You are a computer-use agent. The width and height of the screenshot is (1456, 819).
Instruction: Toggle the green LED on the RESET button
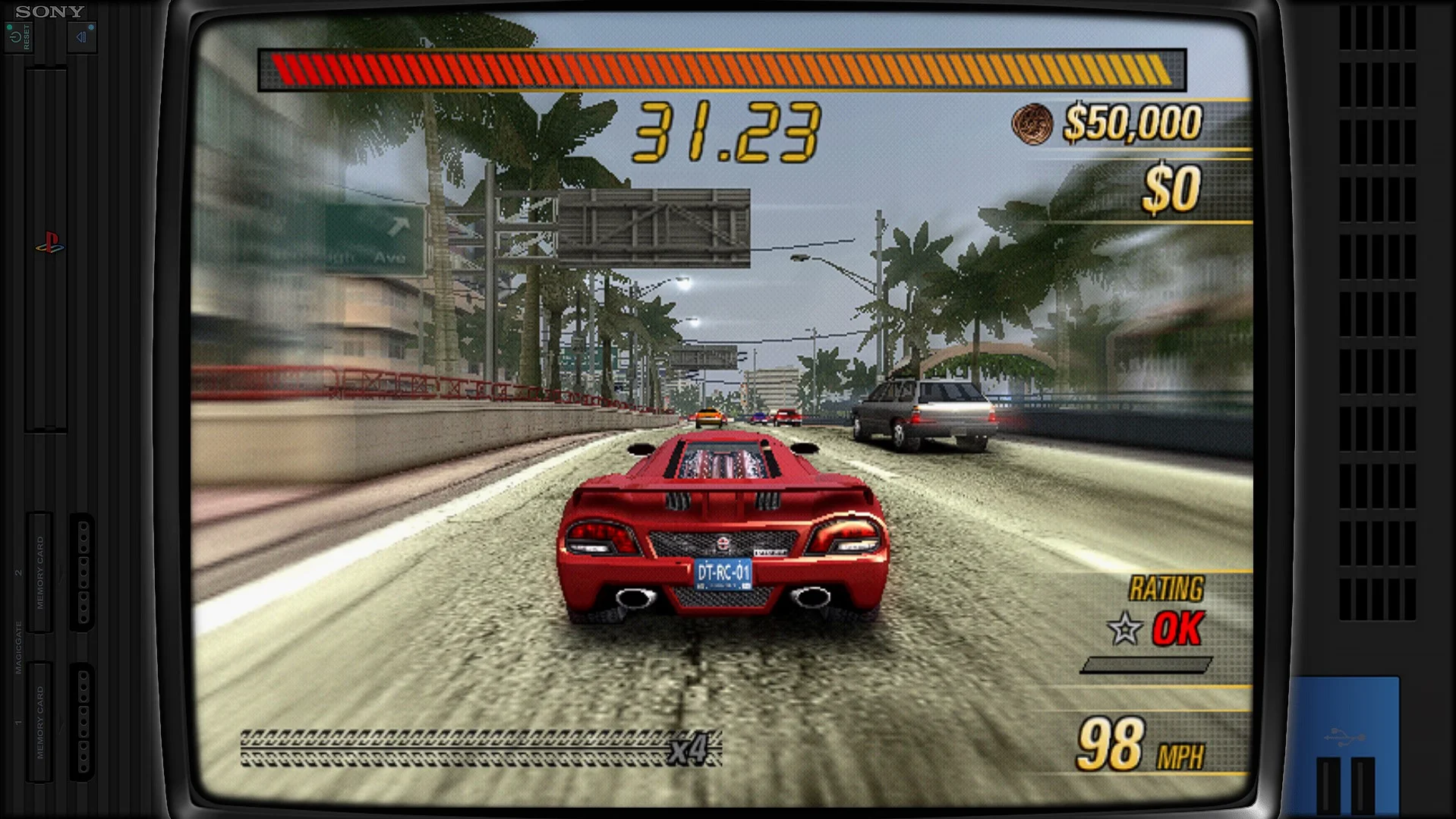[x=10, y=27]
